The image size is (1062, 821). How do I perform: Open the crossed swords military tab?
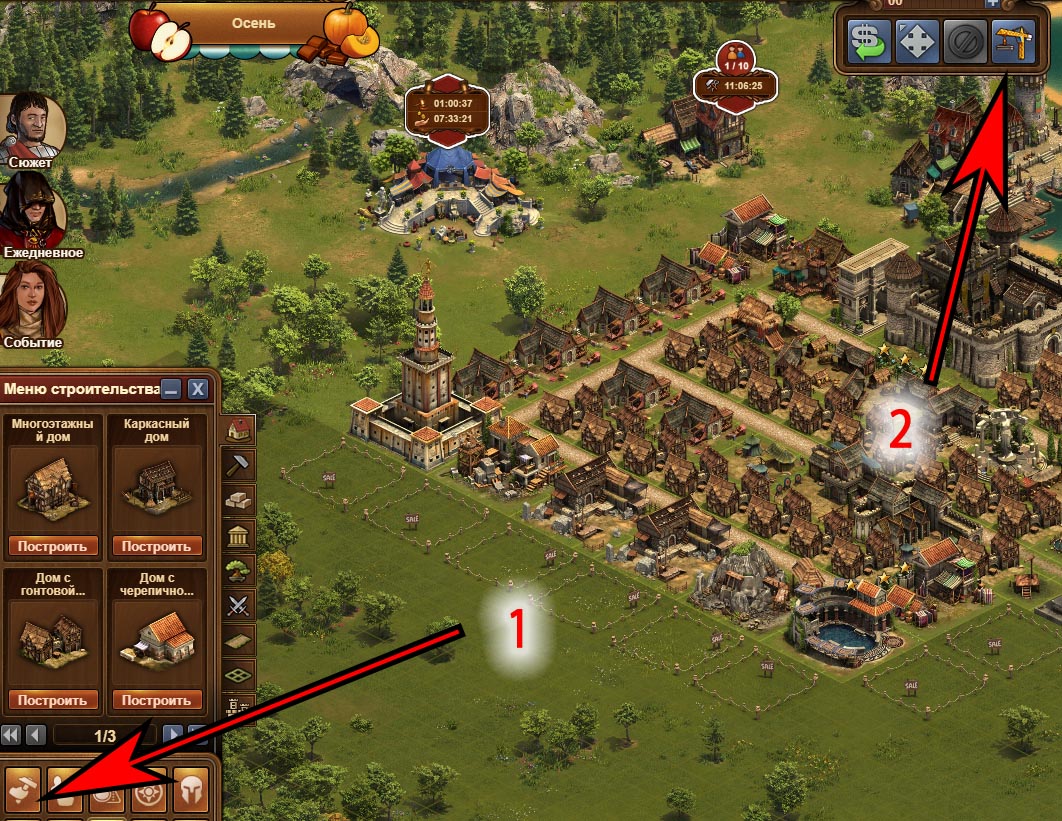240,604
